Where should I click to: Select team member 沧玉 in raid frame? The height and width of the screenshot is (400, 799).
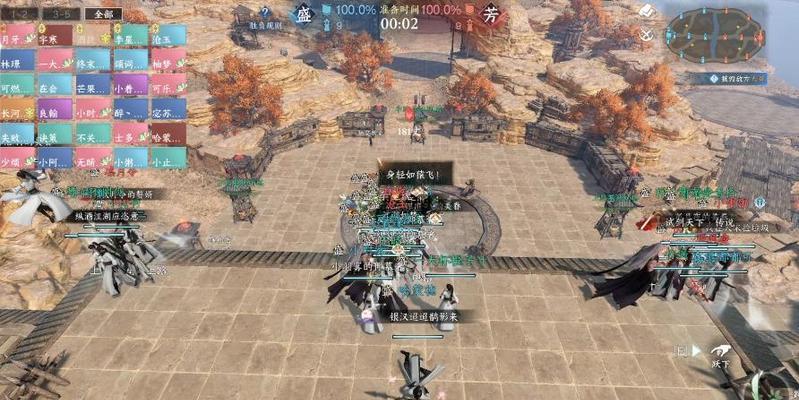coord(166,39)
